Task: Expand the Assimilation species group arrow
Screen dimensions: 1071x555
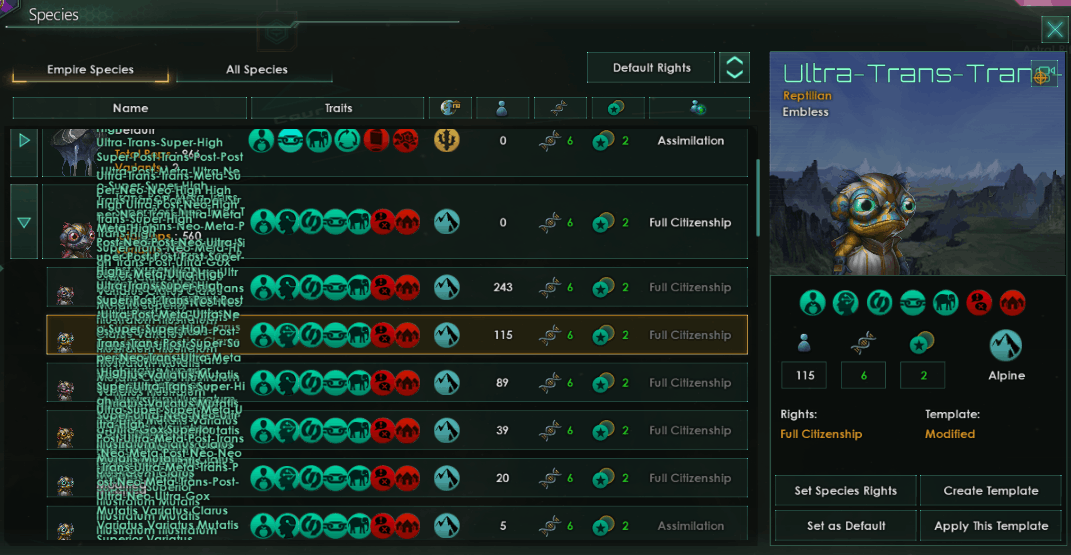Action: (24, 141)
